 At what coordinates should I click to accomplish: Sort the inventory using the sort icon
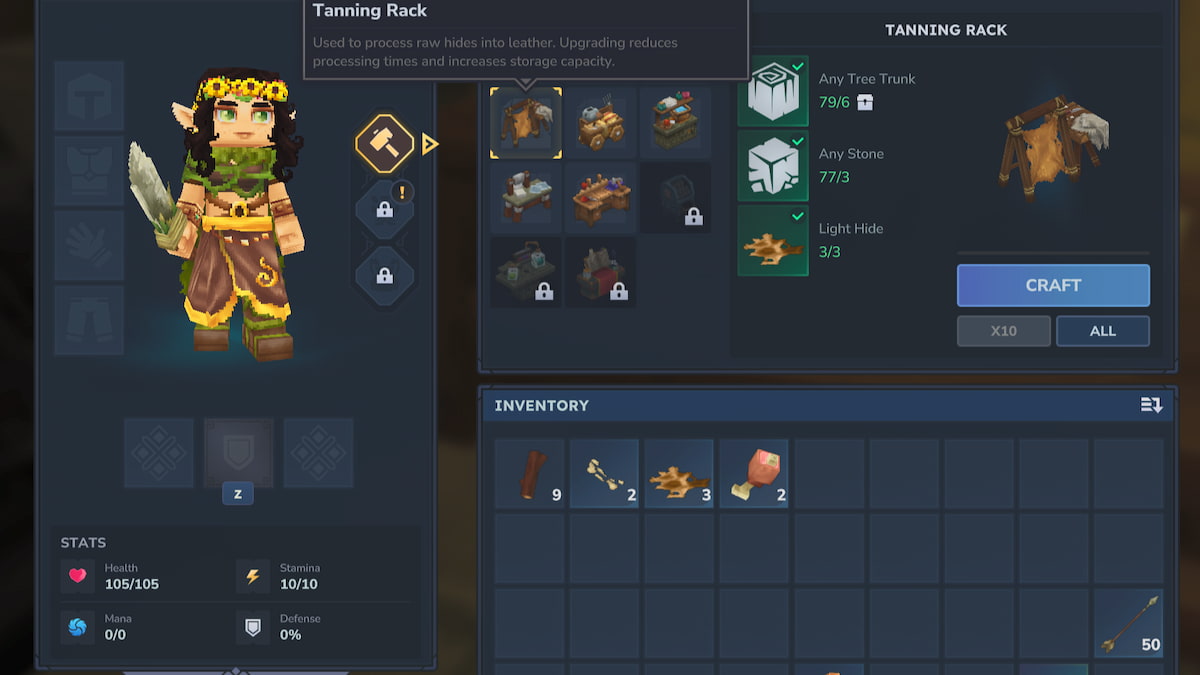(x=1151, y=405)
